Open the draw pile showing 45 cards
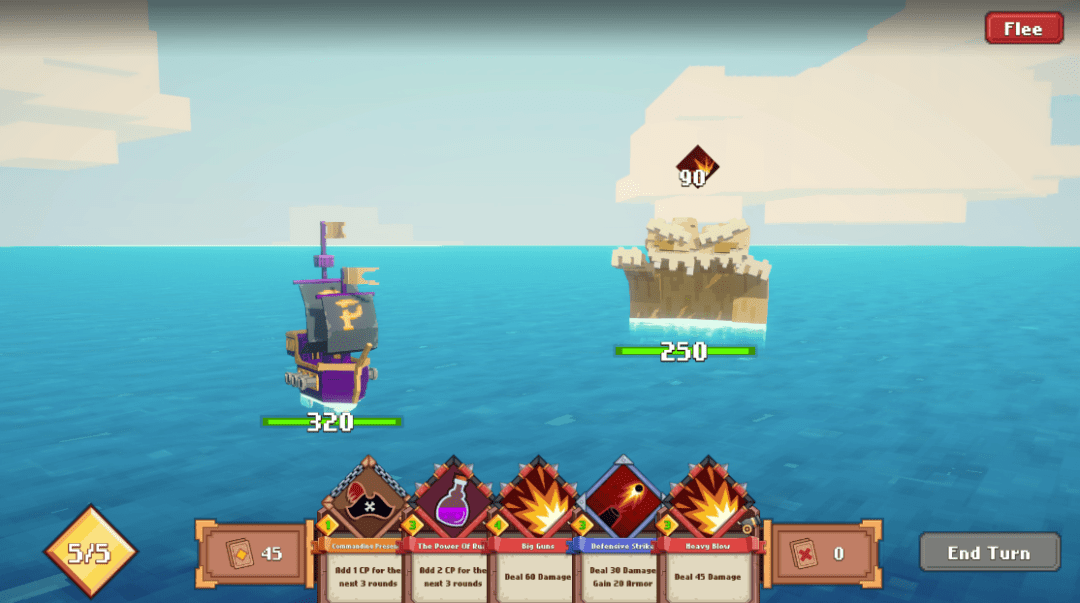This screenshot has width=1080, height=603. tap(256, 553)
